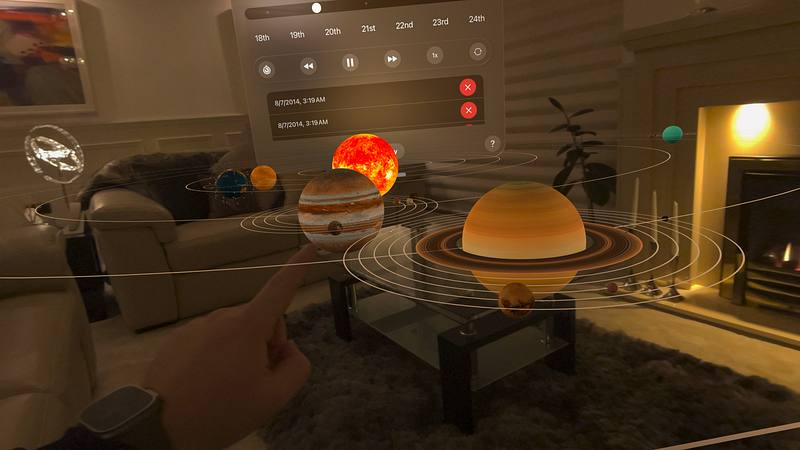Image resolution: width=800 pixels, height=450 pixels.
Task: Open the question mark help button
Action: coord(492,143)
